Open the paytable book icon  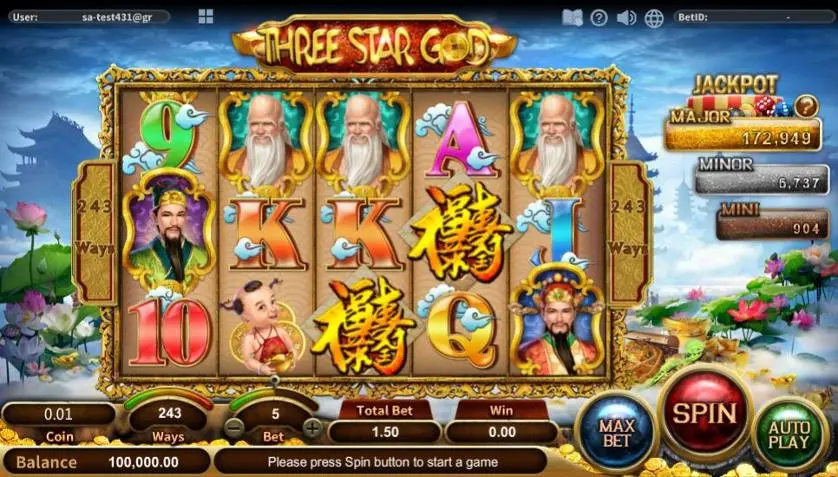pyautogui.click(x=572, y=17)
